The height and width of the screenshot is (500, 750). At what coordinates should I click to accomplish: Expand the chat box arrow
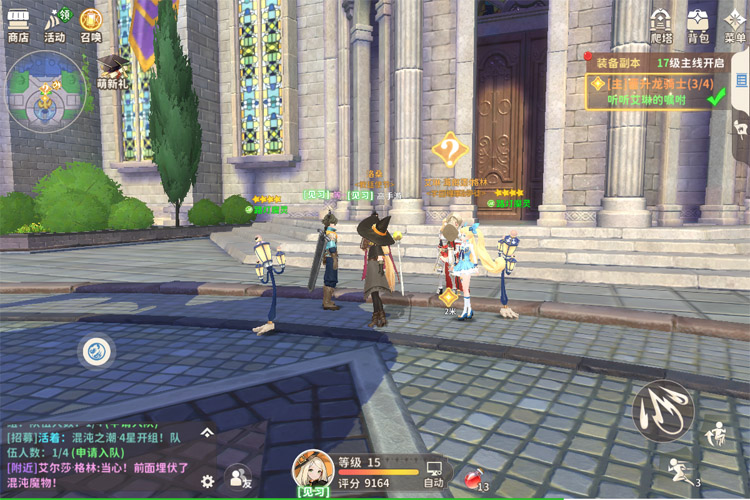(207, 432)
